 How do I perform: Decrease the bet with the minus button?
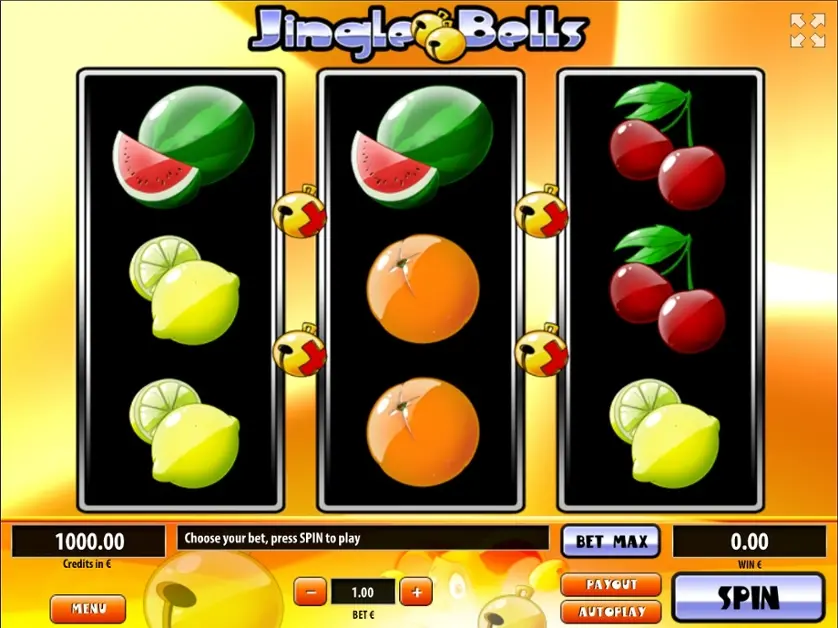tap(310, 591)
